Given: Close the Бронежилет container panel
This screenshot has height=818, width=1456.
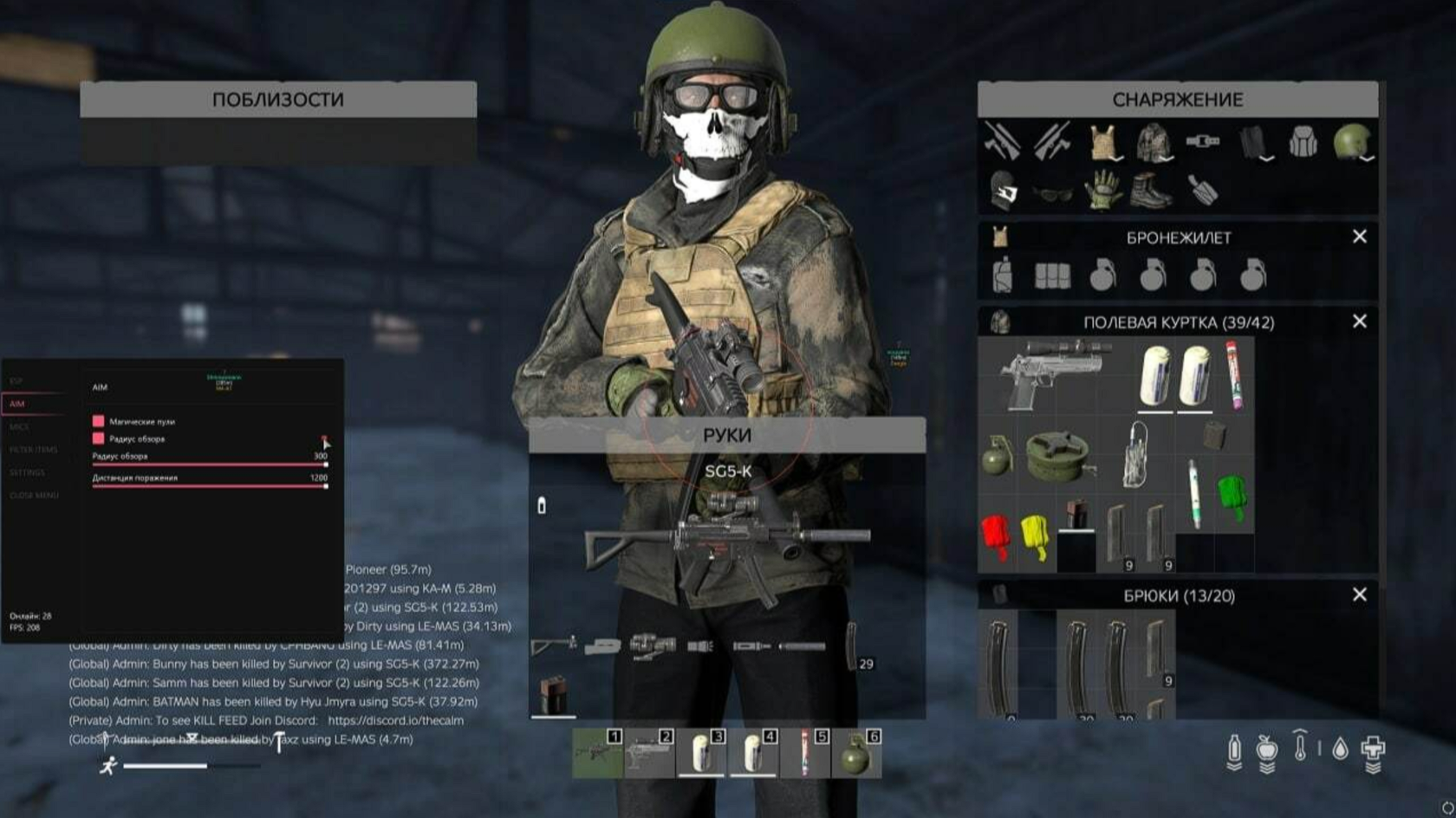Looking at the screenshot, I should tap(1359, 237).
